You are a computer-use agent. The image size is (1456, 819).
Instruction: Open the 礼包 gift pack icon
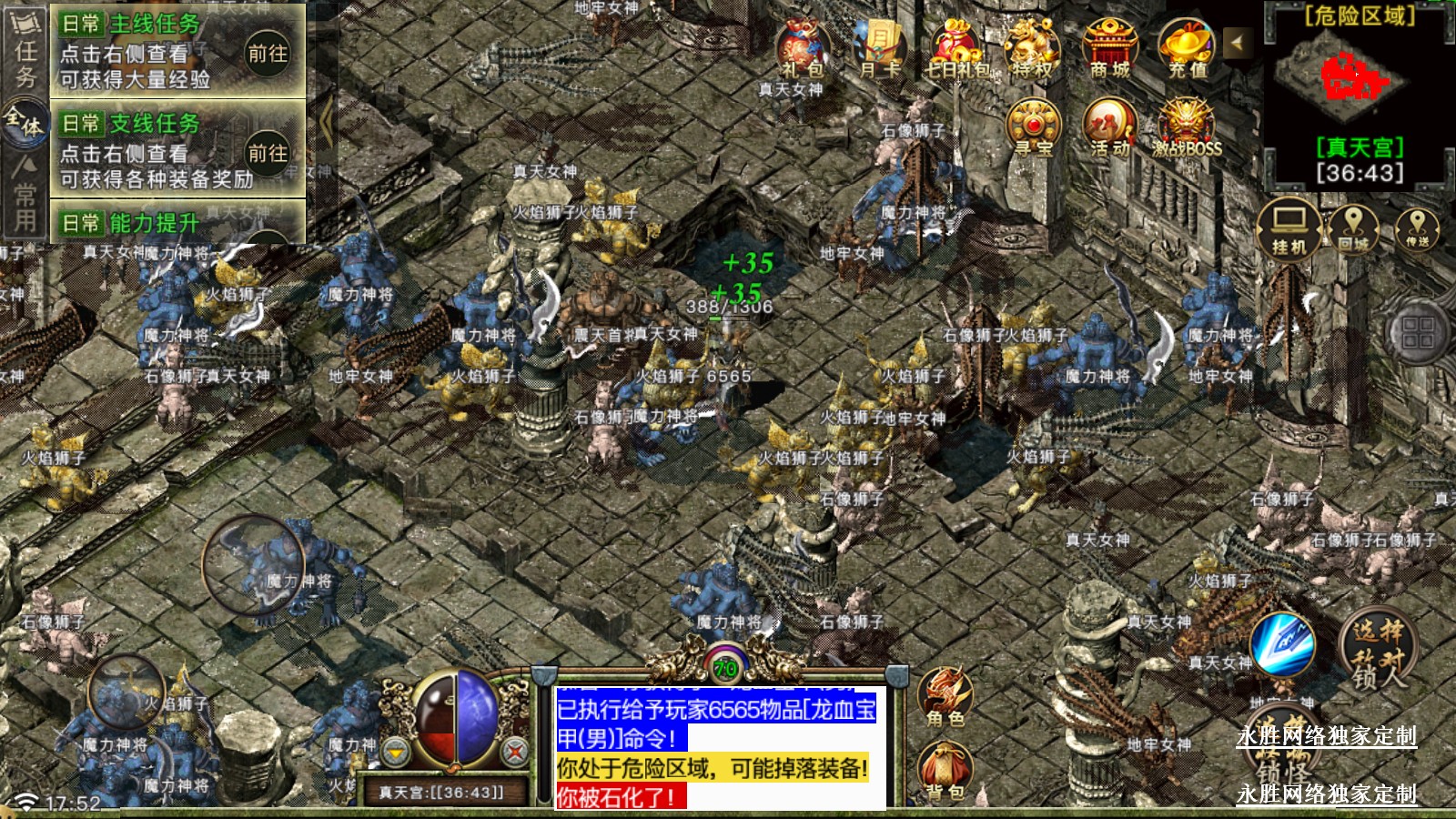coord(803,50)
